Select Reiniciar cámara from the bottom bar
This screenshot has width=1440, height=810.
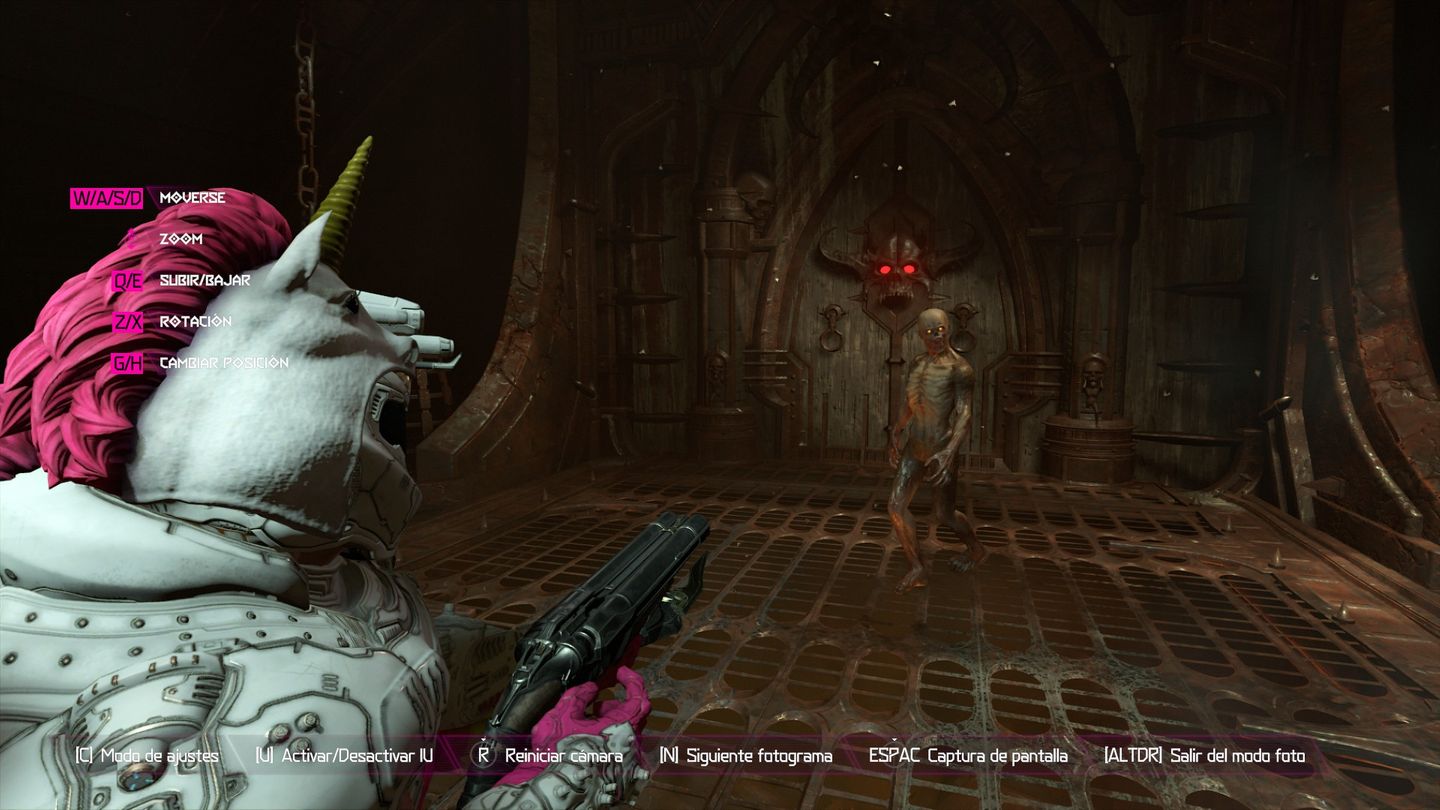pyautogui.click(x=562, y=756)
